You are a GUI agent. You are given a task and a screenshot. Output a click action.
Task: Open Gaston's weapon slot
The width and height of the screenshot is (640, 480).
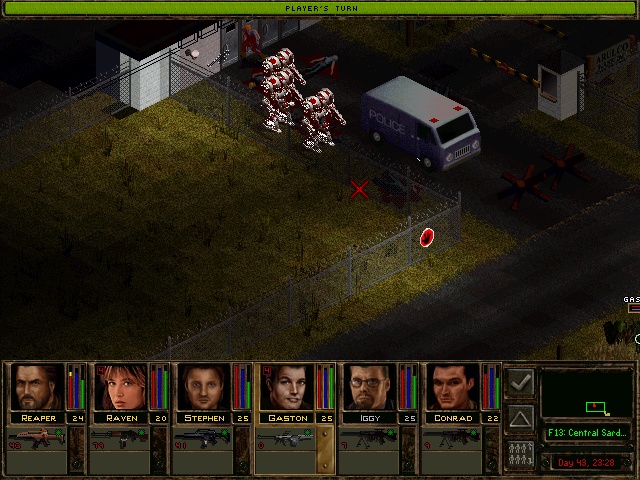(x=287, y=438)
